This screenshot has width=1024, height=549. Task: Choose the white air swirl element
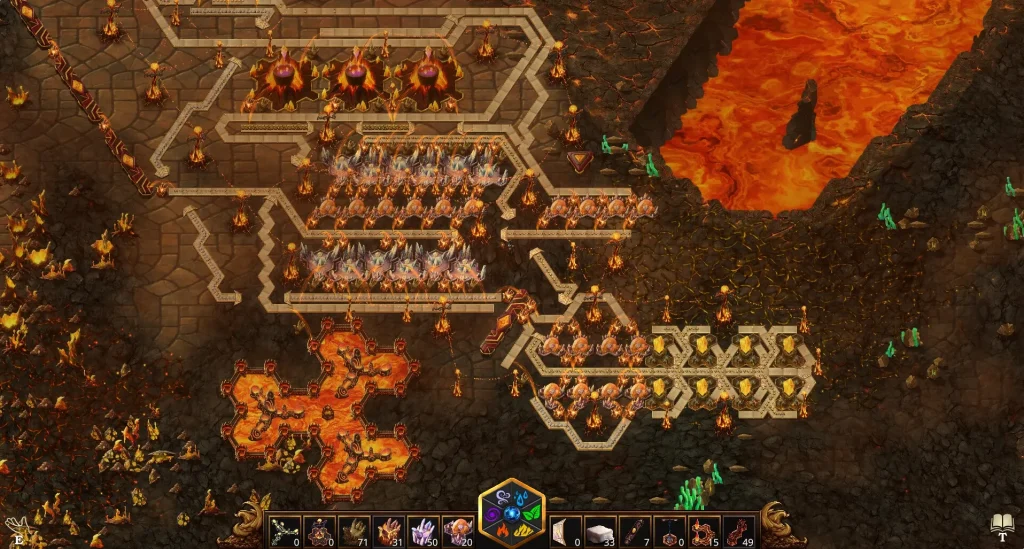[502, 499]
